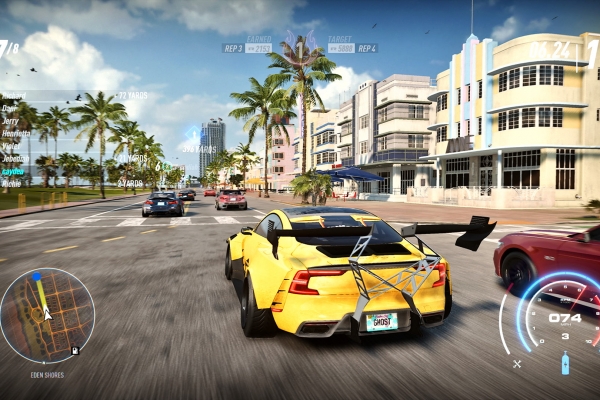Open the circular Eden Shores minimap
Image resolution: width=600 pixels, height=400 pixels.
click(x=48, y=315)
